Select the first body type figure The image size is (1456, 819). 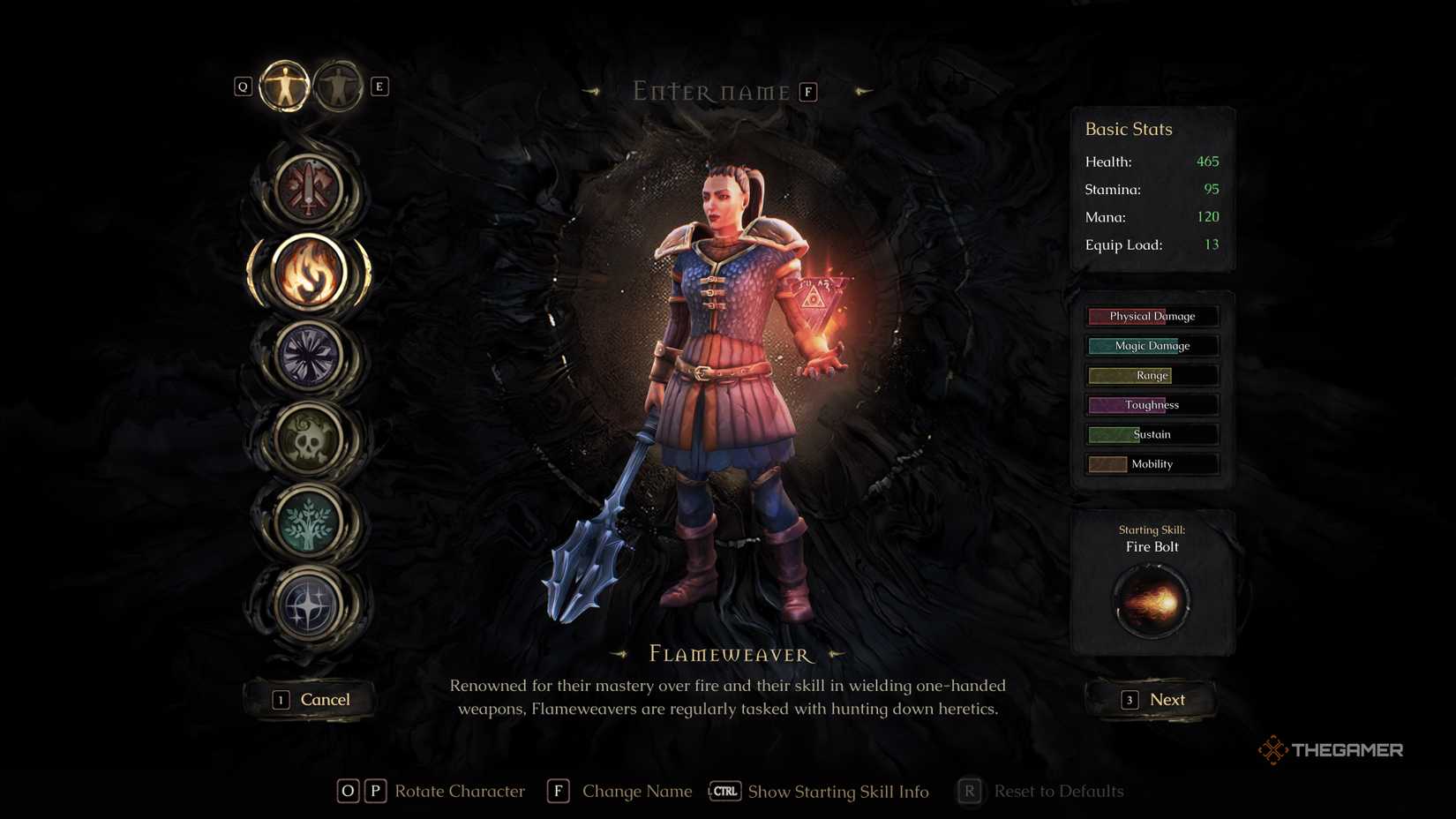pyautogui.click(x=283, y=86)
